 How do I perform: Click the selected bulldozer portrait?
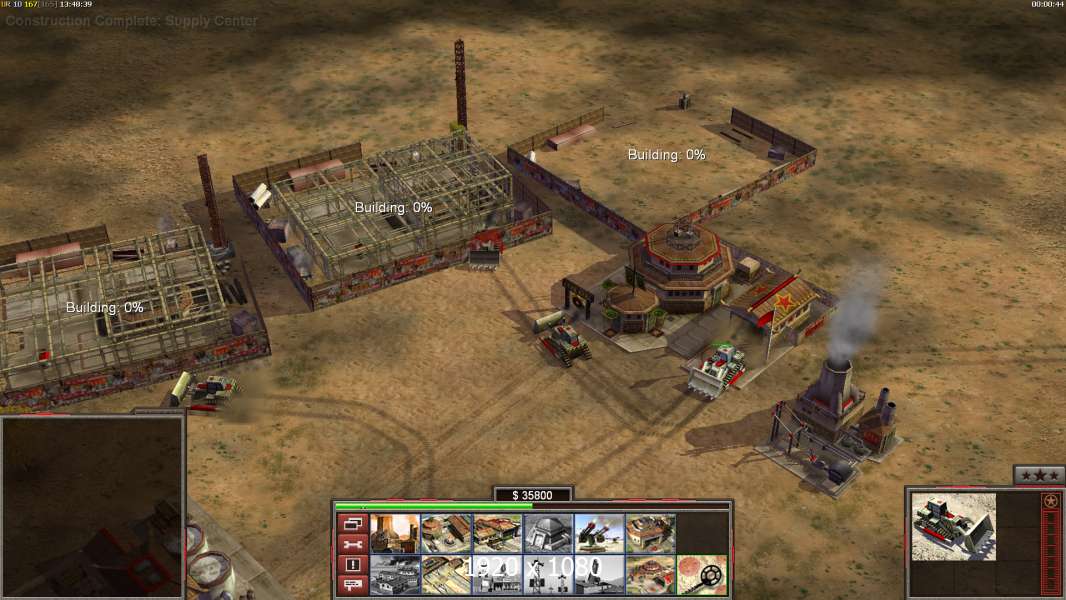point(953,526)
